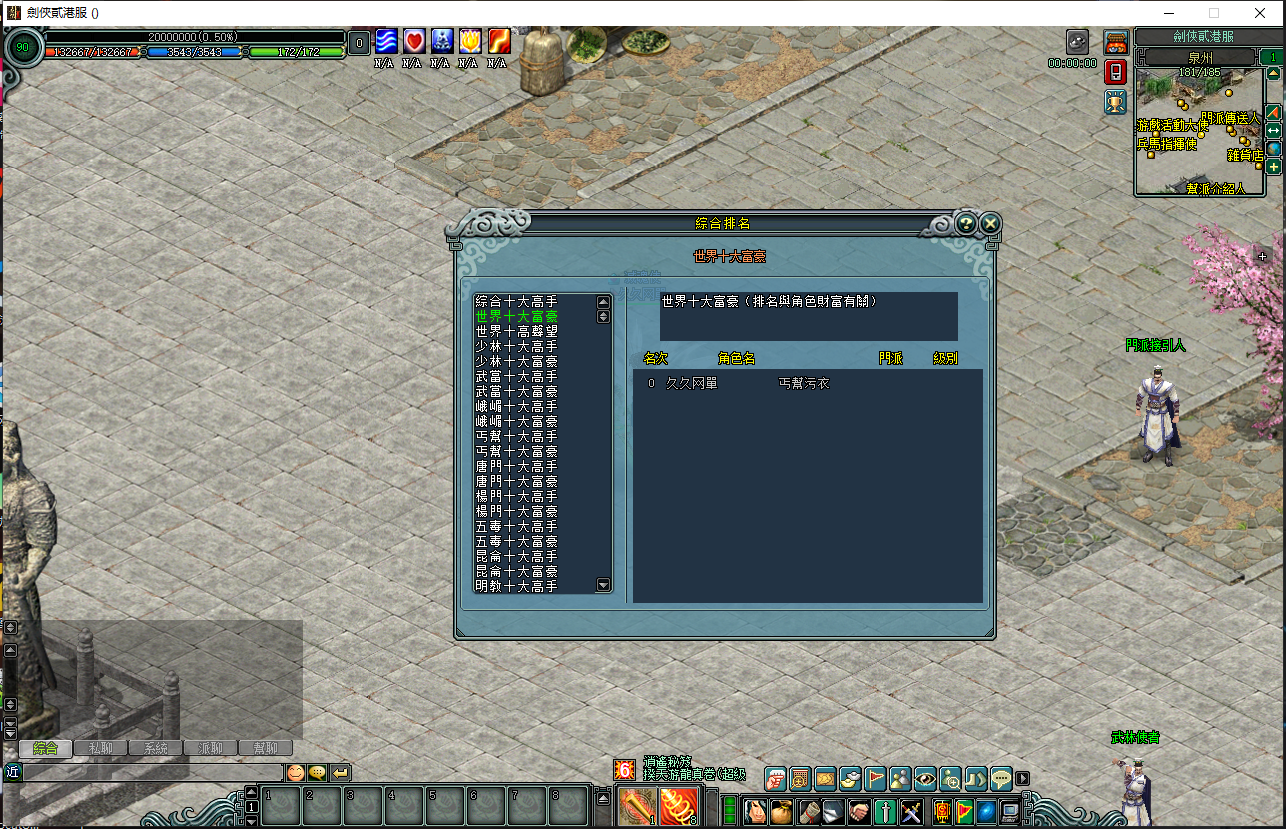
Task: Click the ranking list scroll-down arrow
Action: (x=603, y=584)
